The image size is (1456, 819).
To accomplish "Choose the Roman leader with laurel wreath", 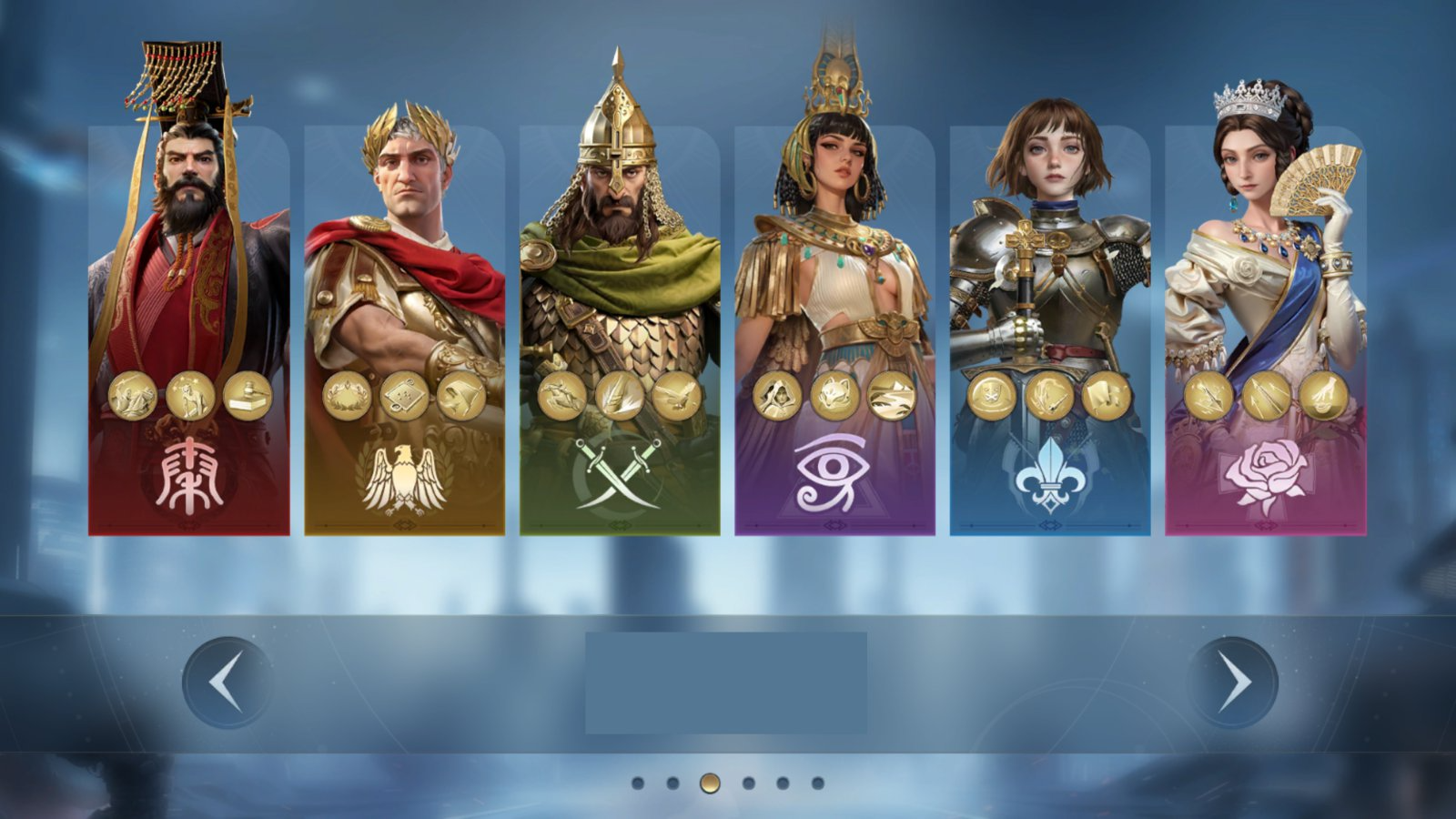I will pyautogui.click(x=404, y=273).
